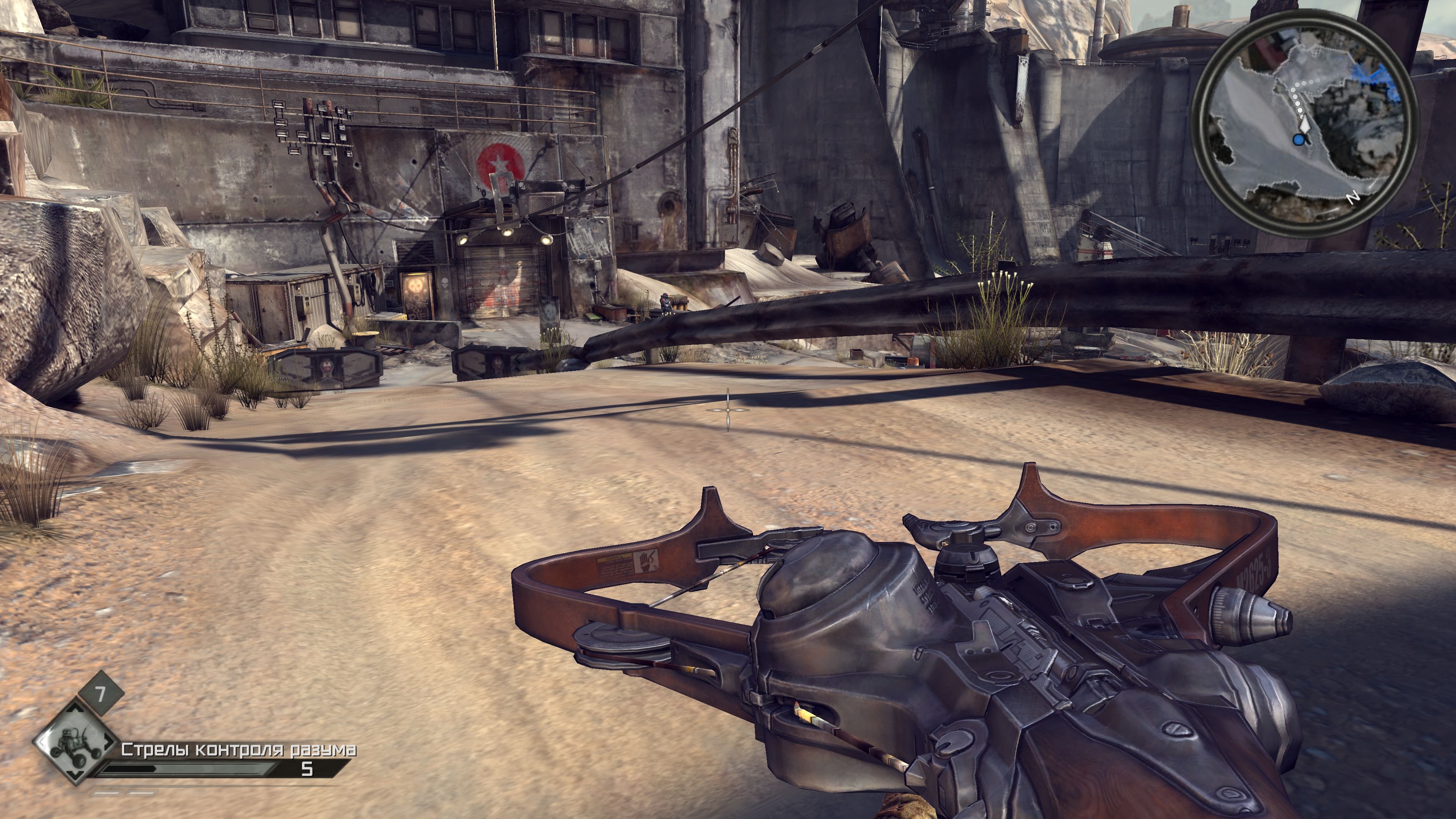Select the RC bomb car quick-use item

point(76,742)
